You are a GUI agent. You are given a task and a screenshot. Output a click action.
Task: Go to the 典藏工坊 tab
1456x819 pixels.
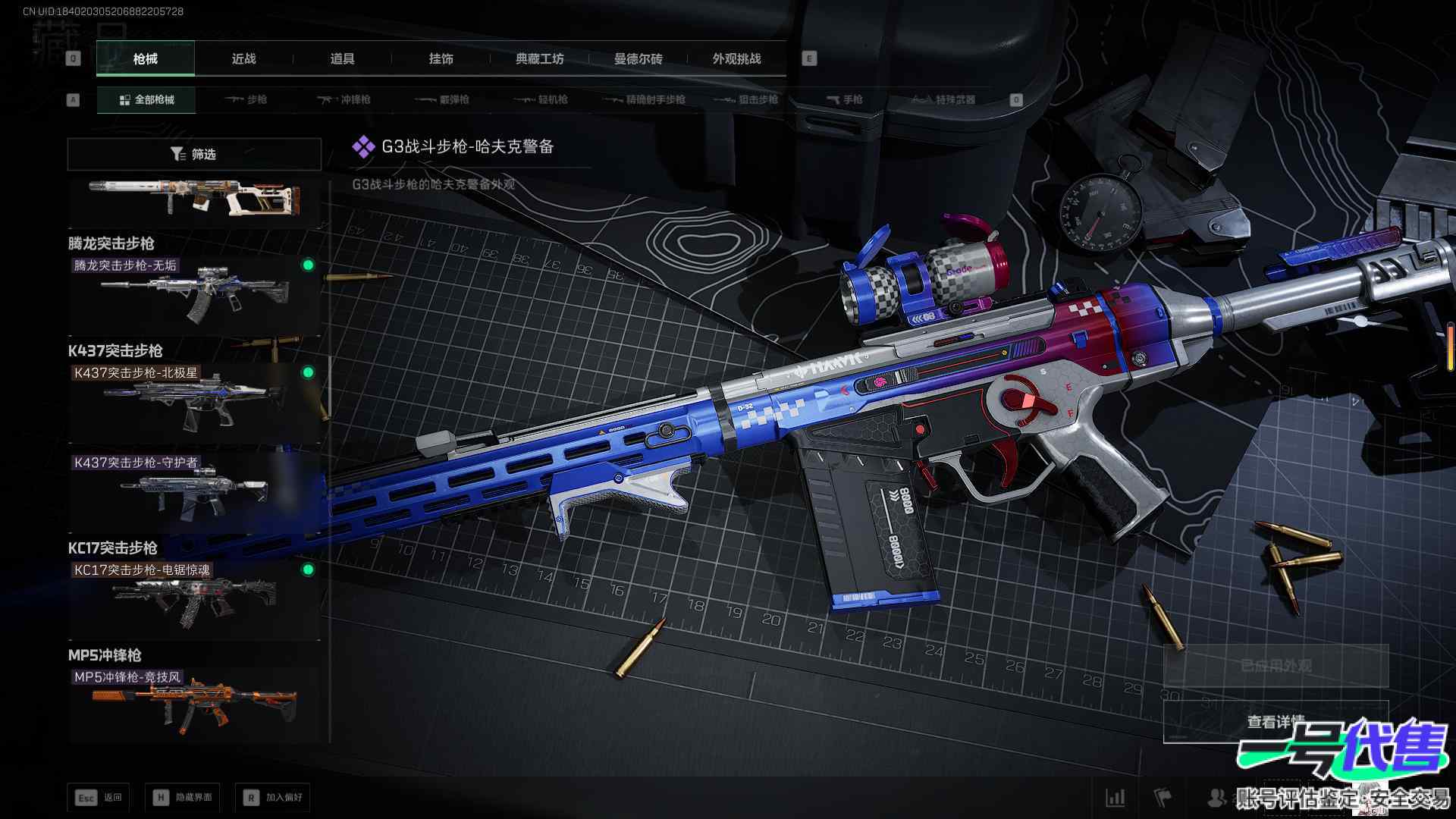point(539,59)
